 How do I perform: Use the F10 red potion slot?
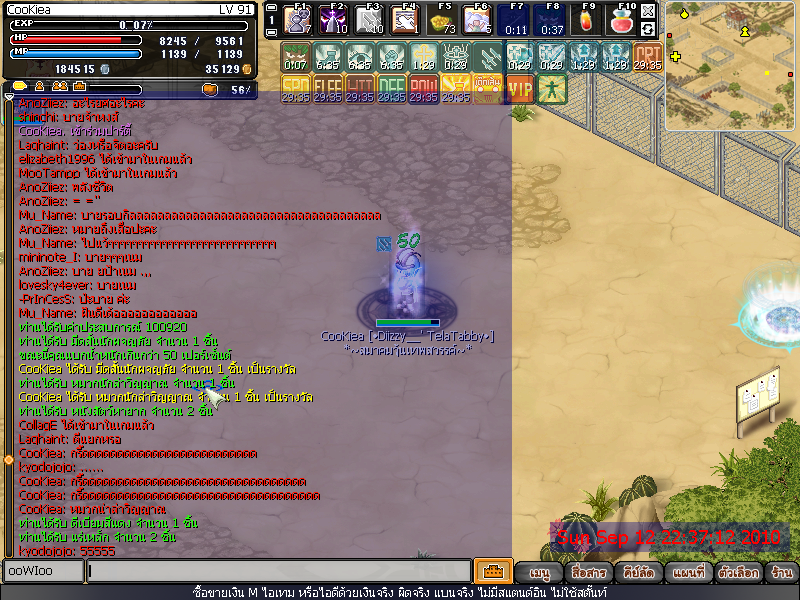click(623, 20)
